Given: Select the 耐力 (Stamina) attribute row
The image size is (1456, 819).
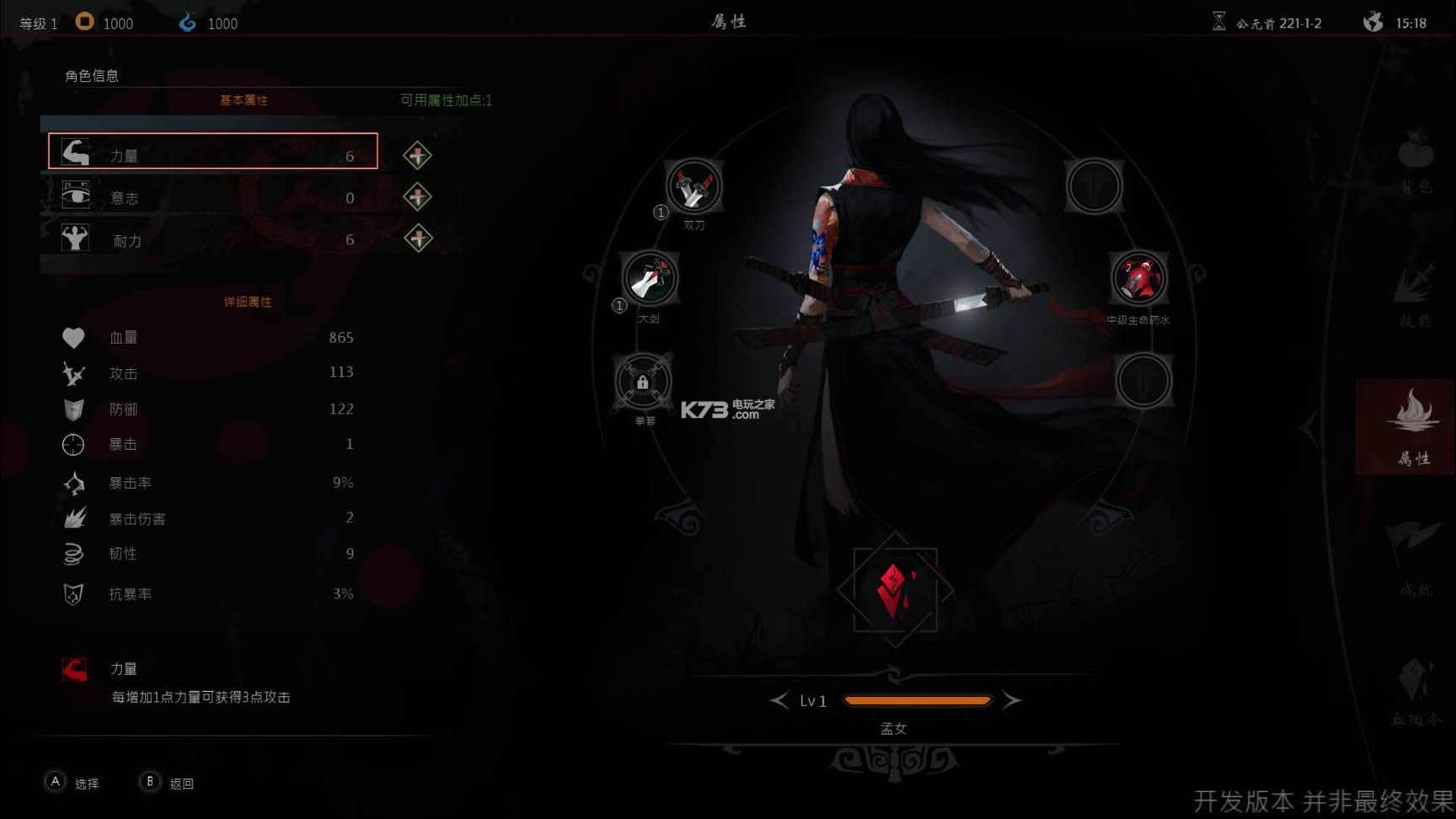Looking at the screenshot, I should coord(212,240).
